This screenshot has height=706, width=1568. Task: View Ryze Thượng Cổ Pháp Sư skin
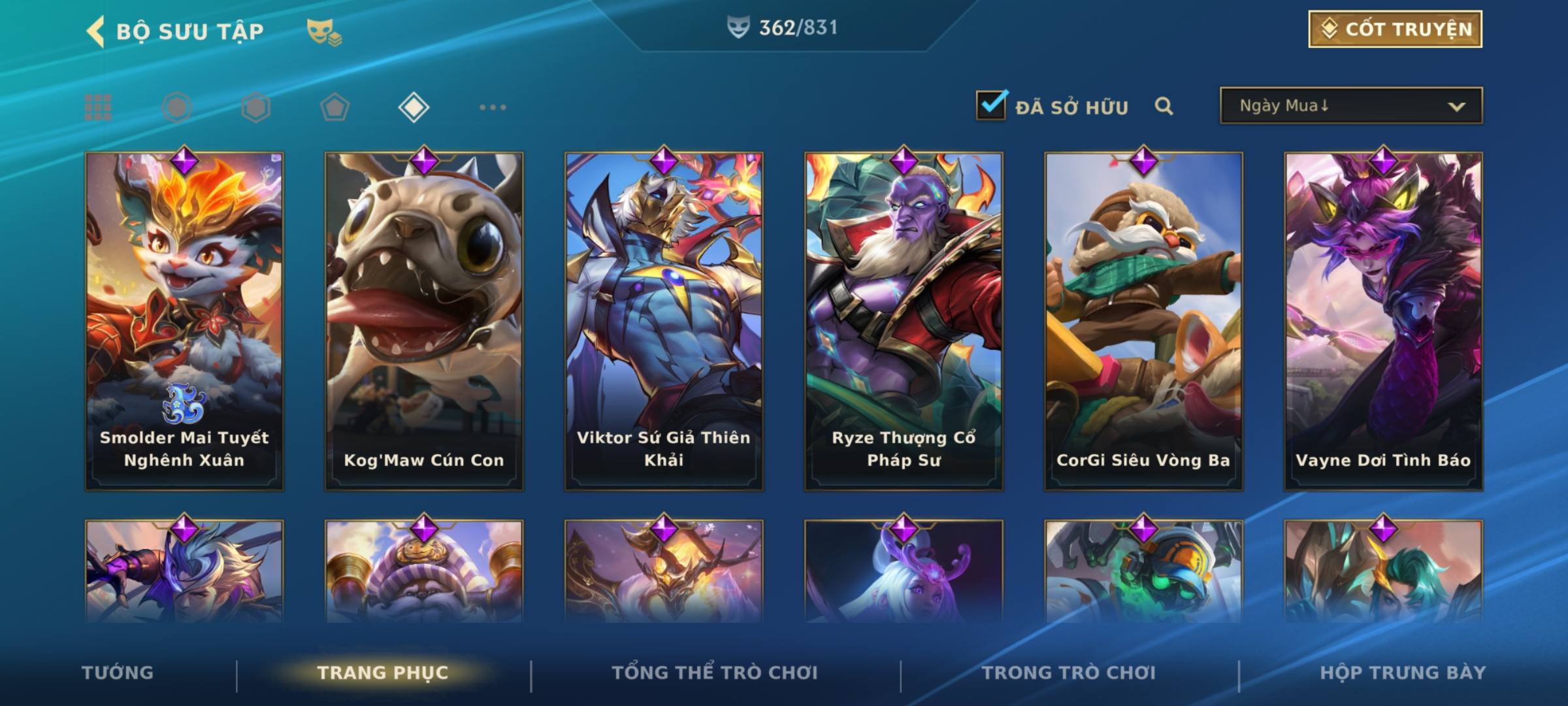(x=904, y=320)
